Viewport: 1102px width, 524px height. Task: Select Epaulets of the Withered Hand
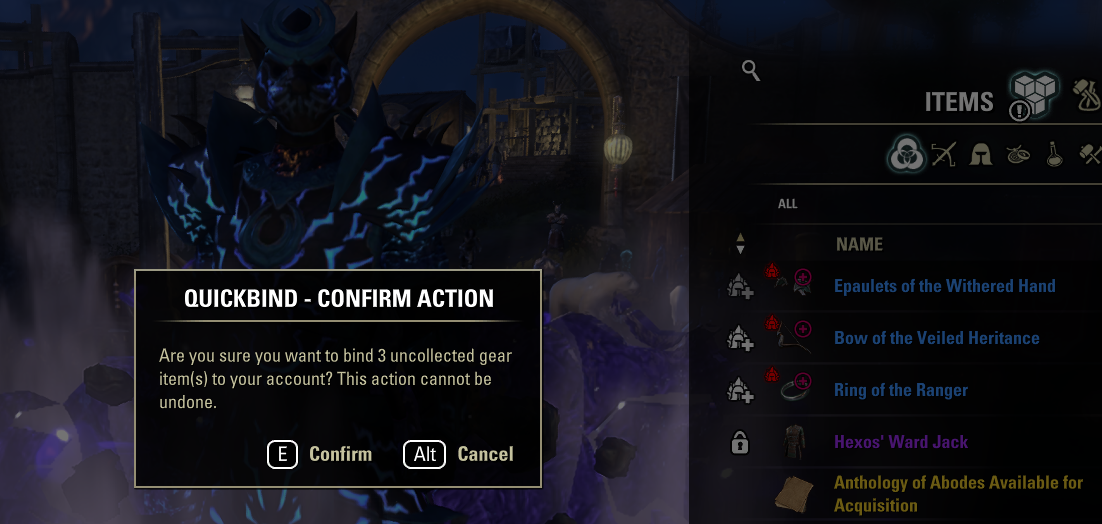[944, 286]
